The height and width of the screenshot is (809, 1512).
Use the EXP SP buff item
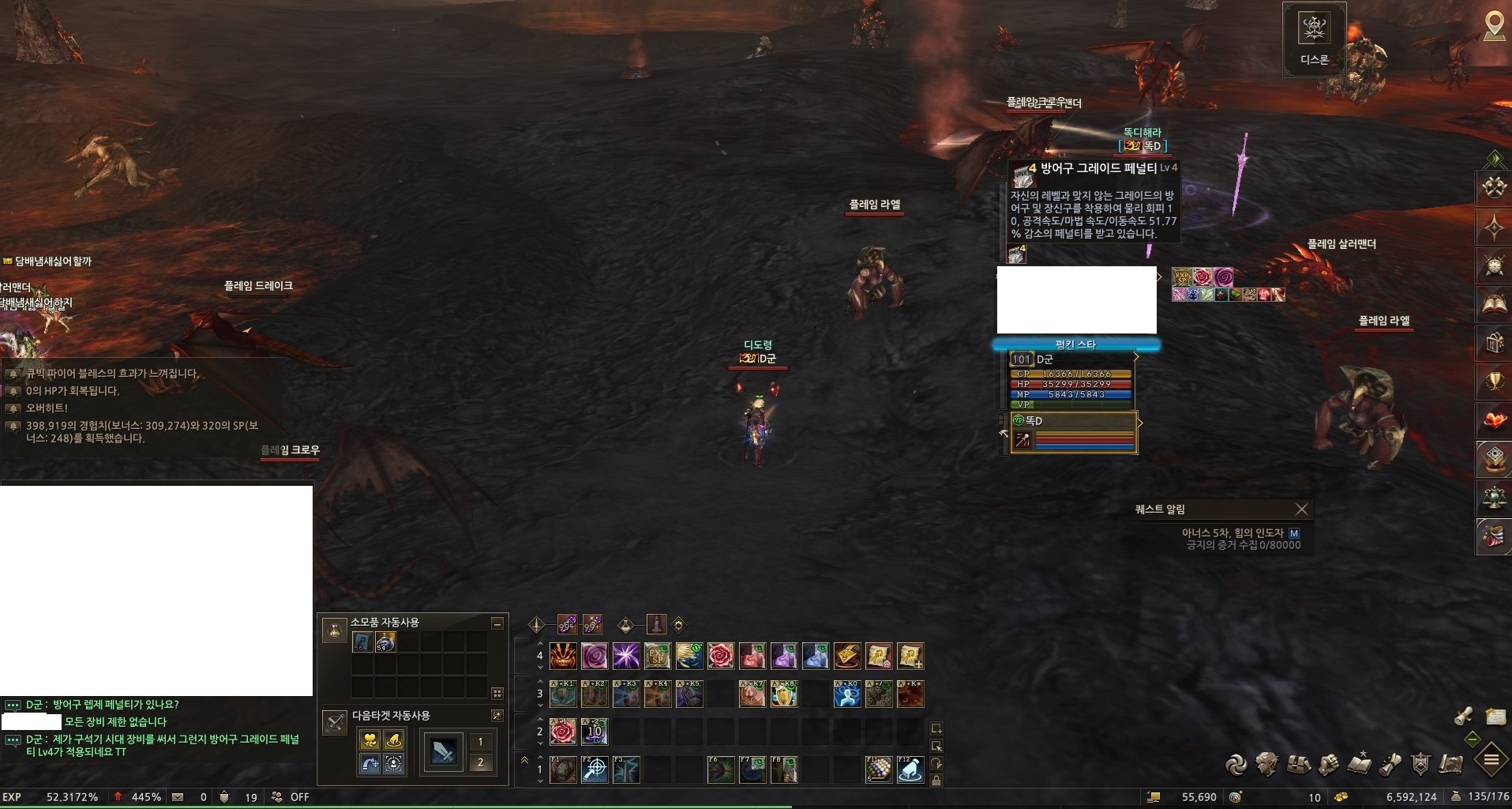(x=1181, y=277)
